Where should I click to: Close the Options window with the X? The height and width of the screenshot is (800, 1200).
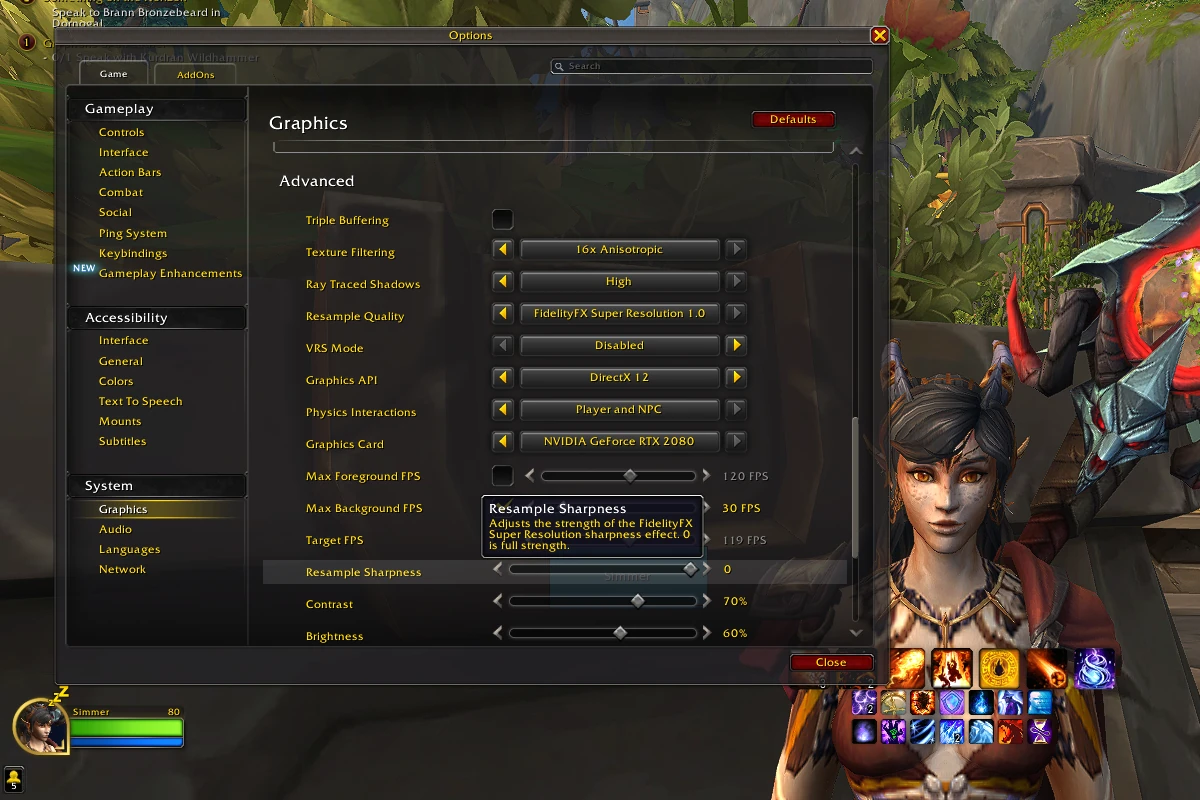click(x=879, y=36)
